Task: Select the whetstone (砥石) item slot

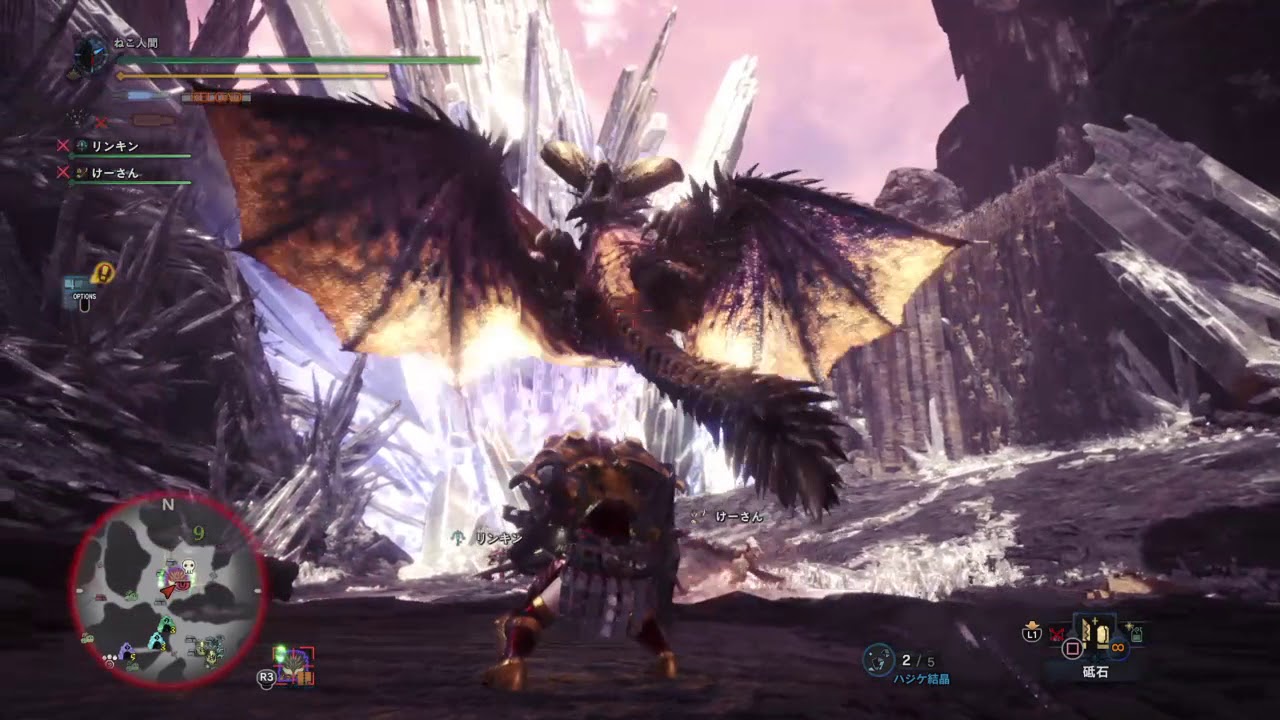Action: coord(1093,634)
